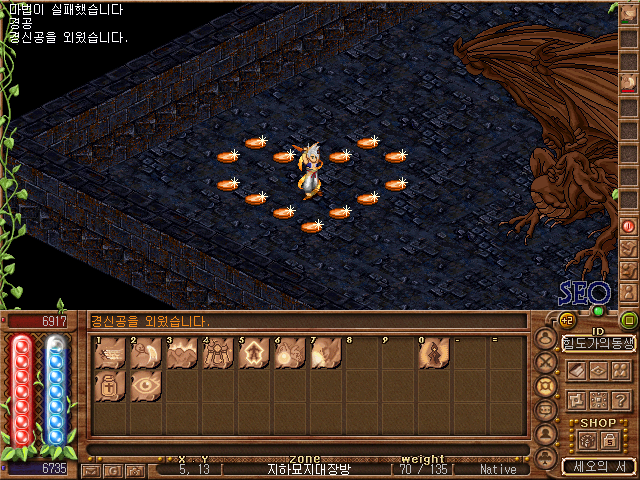Click the gold +2 round button
640x480 pixels.
(565, 320)
